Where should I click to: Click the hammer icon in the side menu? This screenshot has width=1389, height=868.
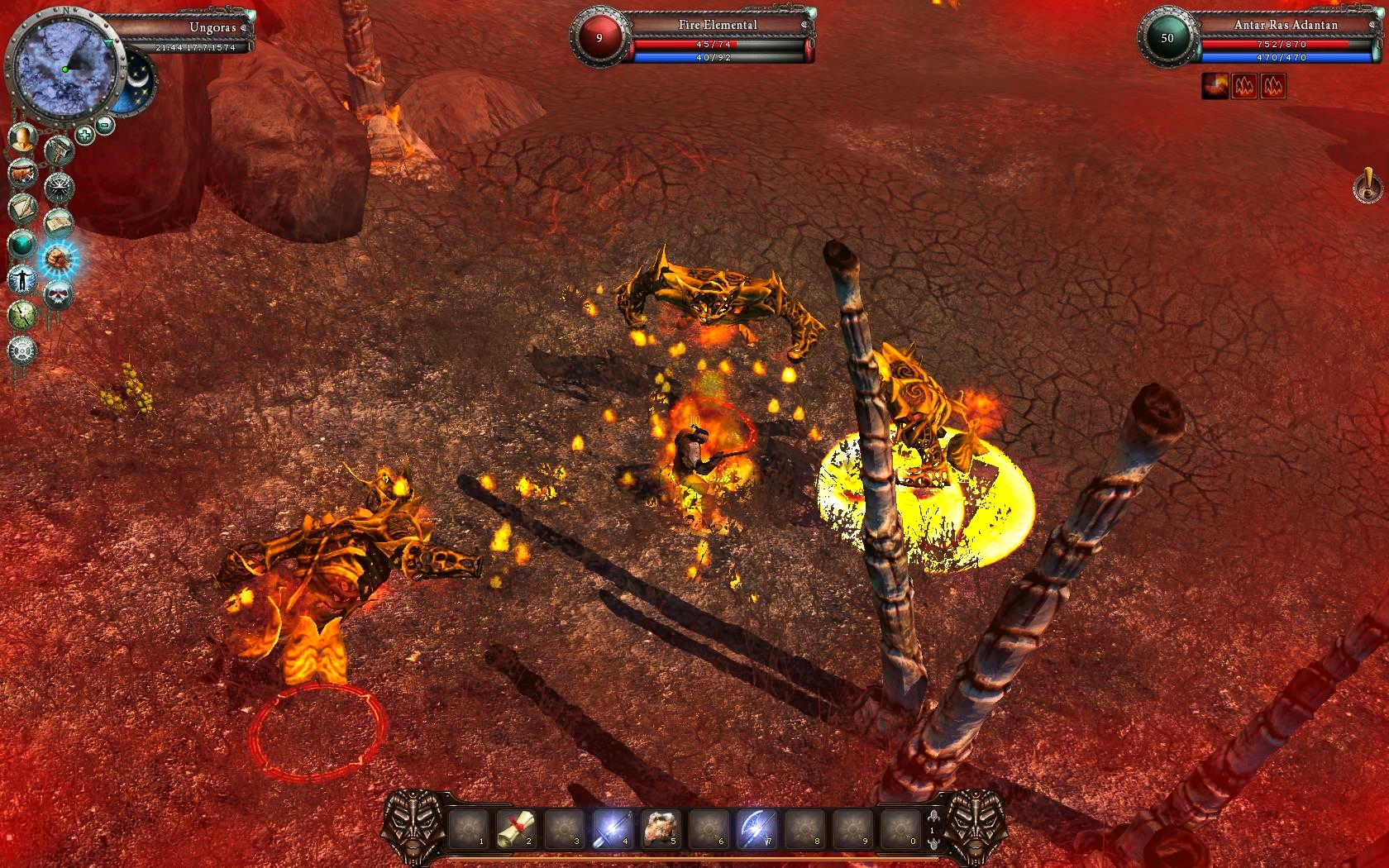(x=60, y=150)
